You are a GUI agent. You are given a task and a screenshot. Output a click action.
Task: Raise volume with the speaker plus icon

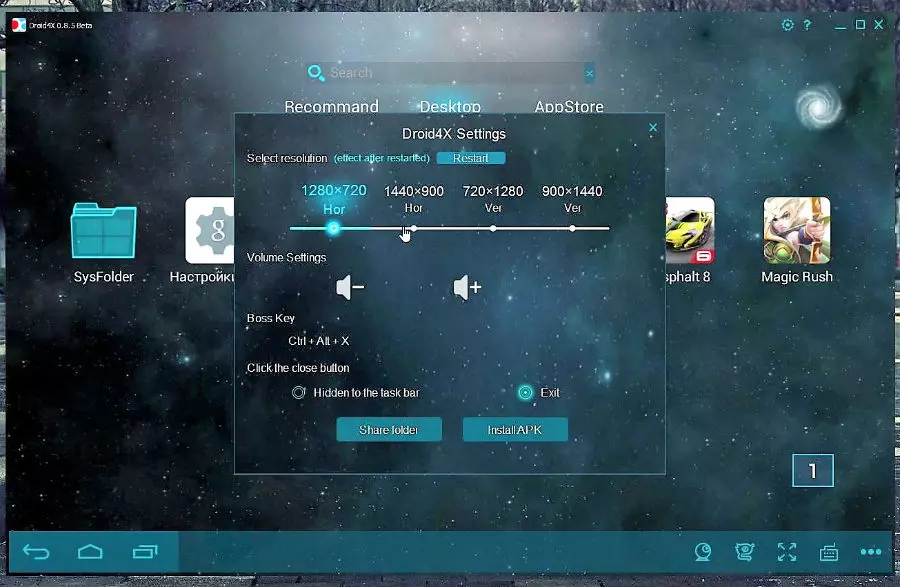click(467, 288)
